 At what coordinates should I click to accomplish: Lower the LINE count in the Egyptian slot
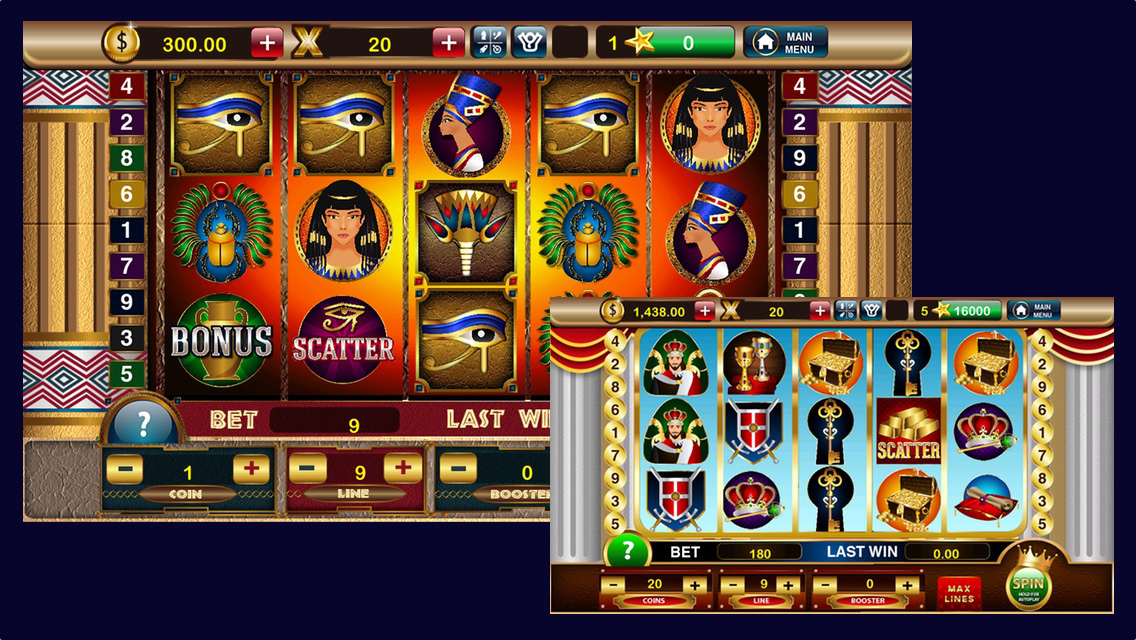coord(308,467)
